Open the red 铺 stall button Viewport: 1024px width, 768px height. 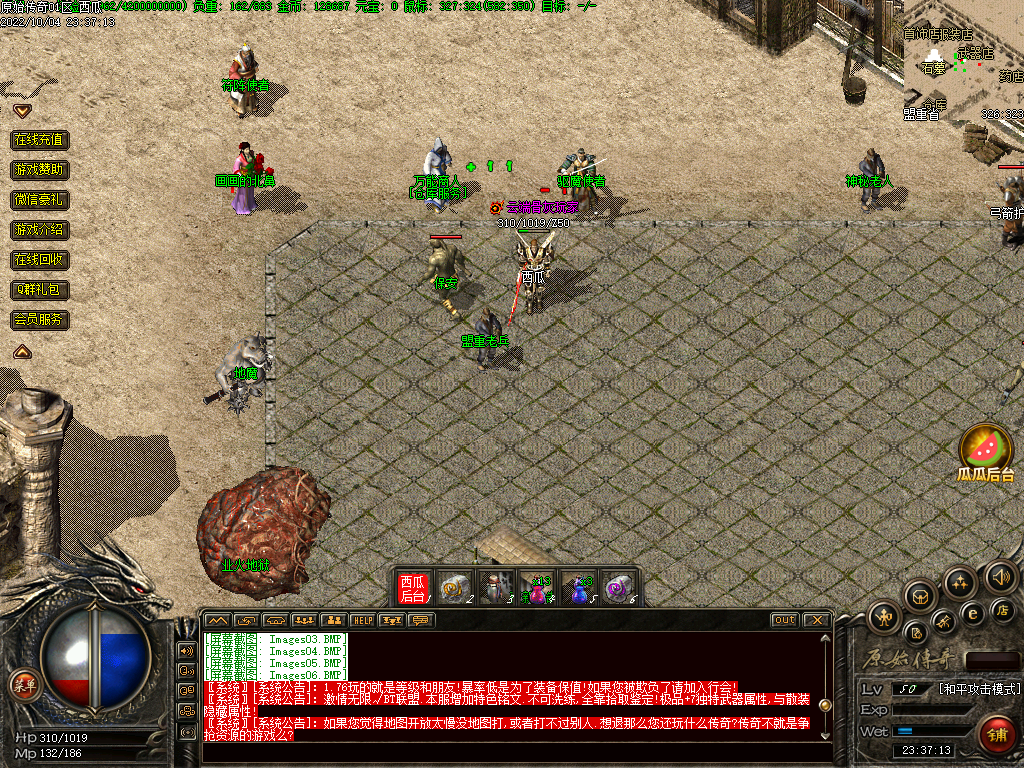click(x=996, y=734)
